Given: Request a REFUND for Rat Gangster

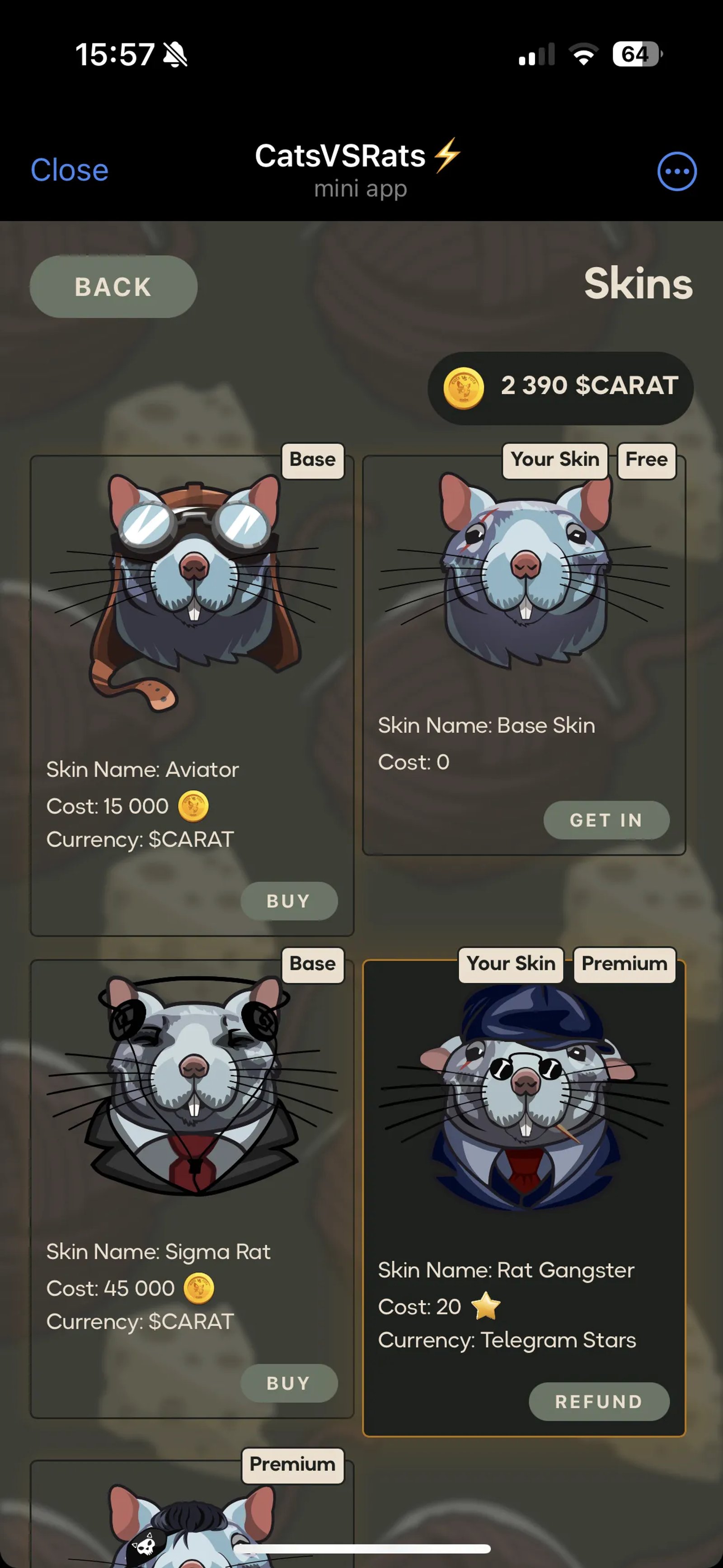Looking at the screenshot, I should (x=600, y=1402).
